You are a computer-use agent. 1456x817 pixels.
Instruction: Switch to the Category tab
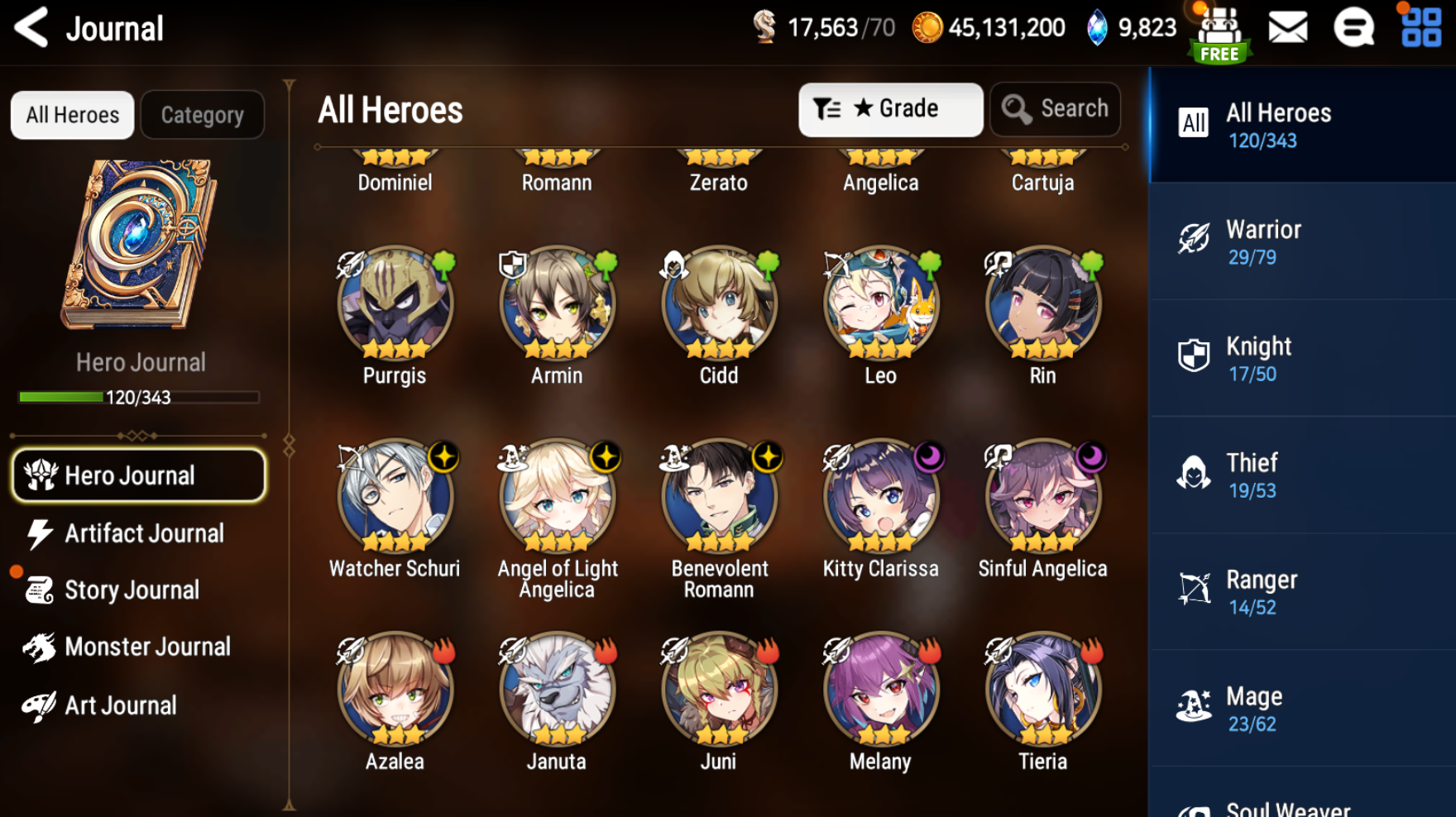tap(203, 115)
